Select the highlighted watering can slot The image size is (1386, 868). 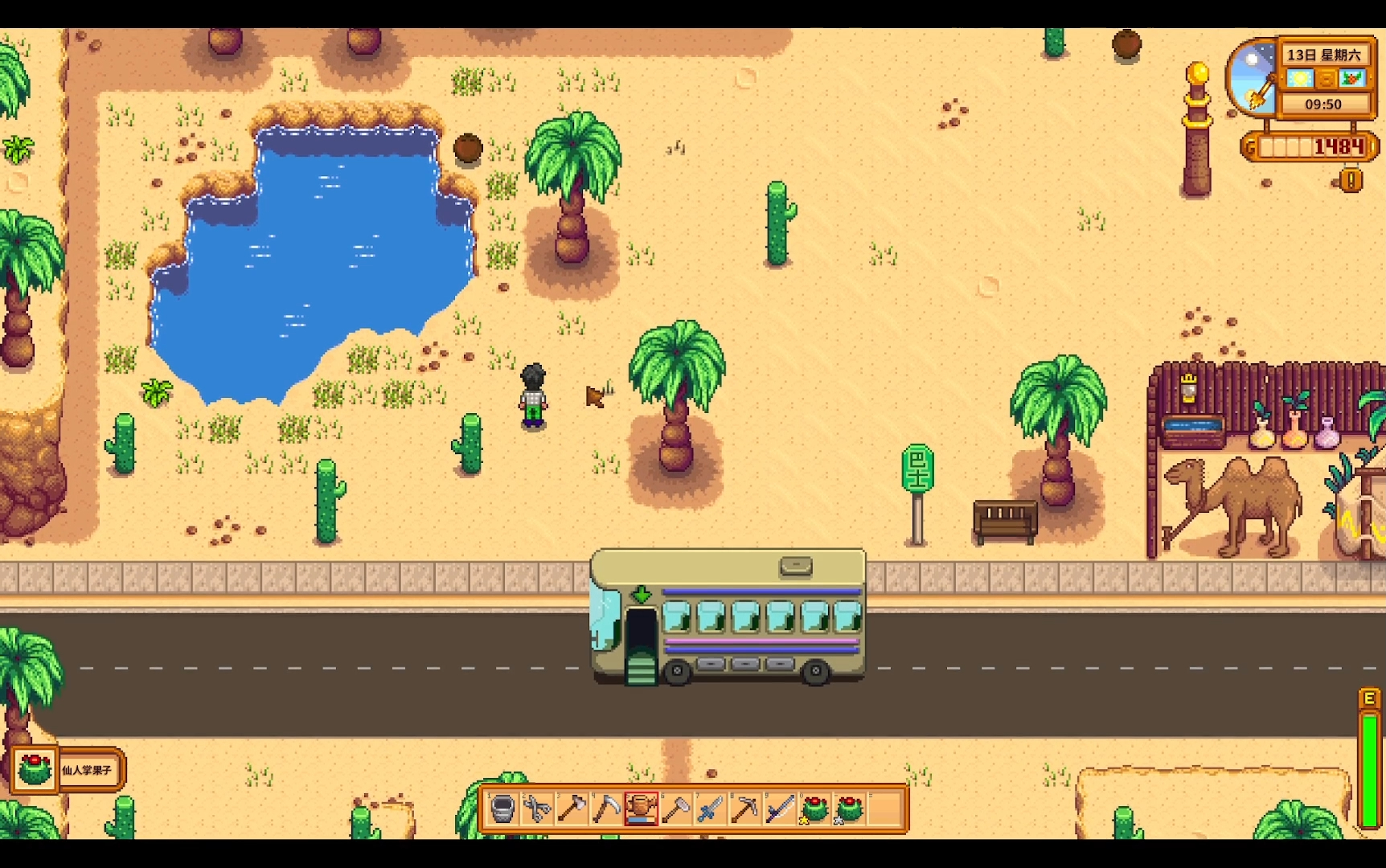[x=641, y=809]
